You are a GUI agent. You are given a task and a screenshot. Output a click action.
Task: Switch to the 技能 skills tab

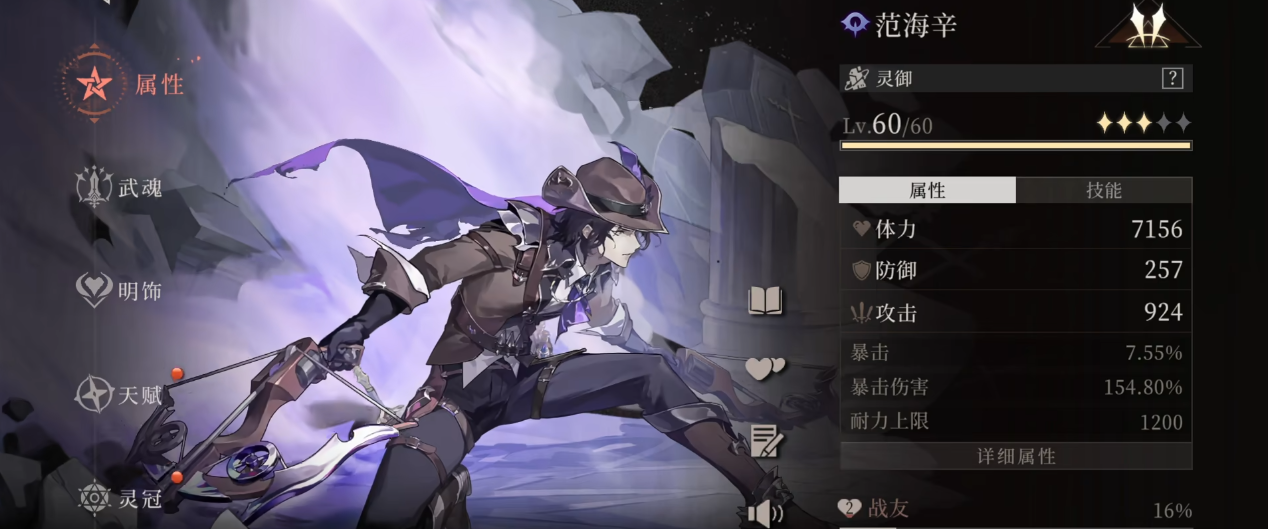(x=1103, y=190)
